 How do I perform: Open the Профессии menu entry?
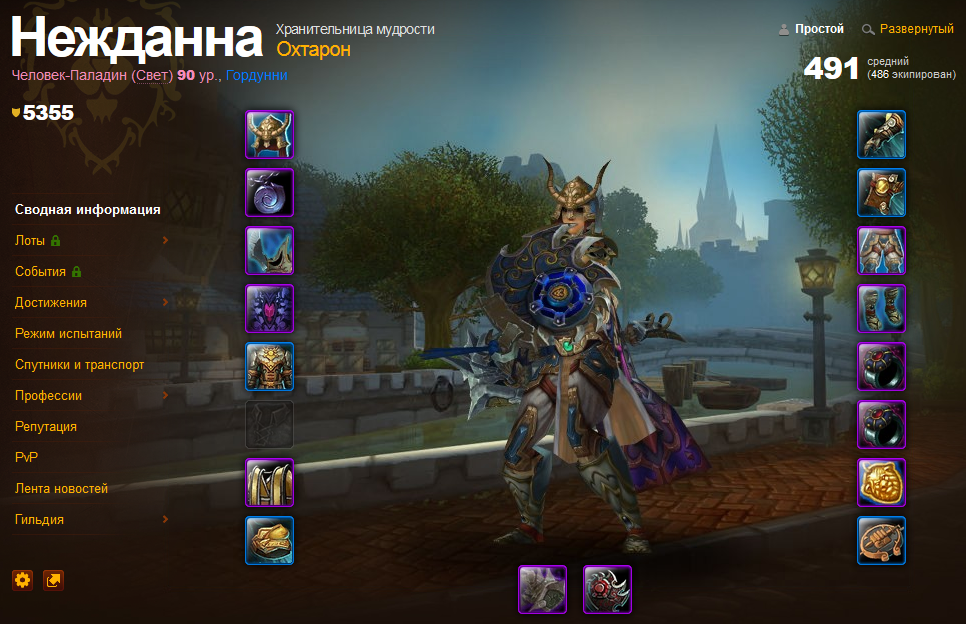click(x=49, y=396)
